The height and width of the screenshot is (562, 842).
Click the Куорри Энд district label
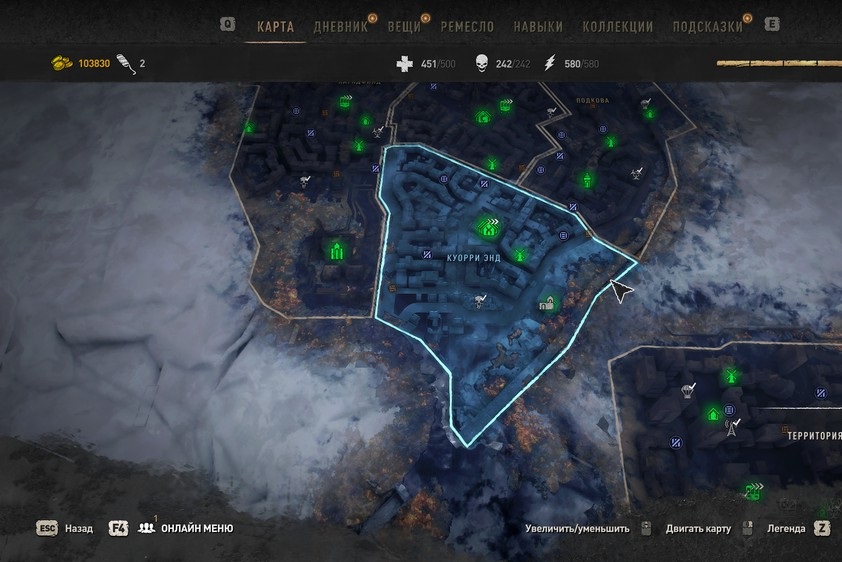click(x=474, y=258)
